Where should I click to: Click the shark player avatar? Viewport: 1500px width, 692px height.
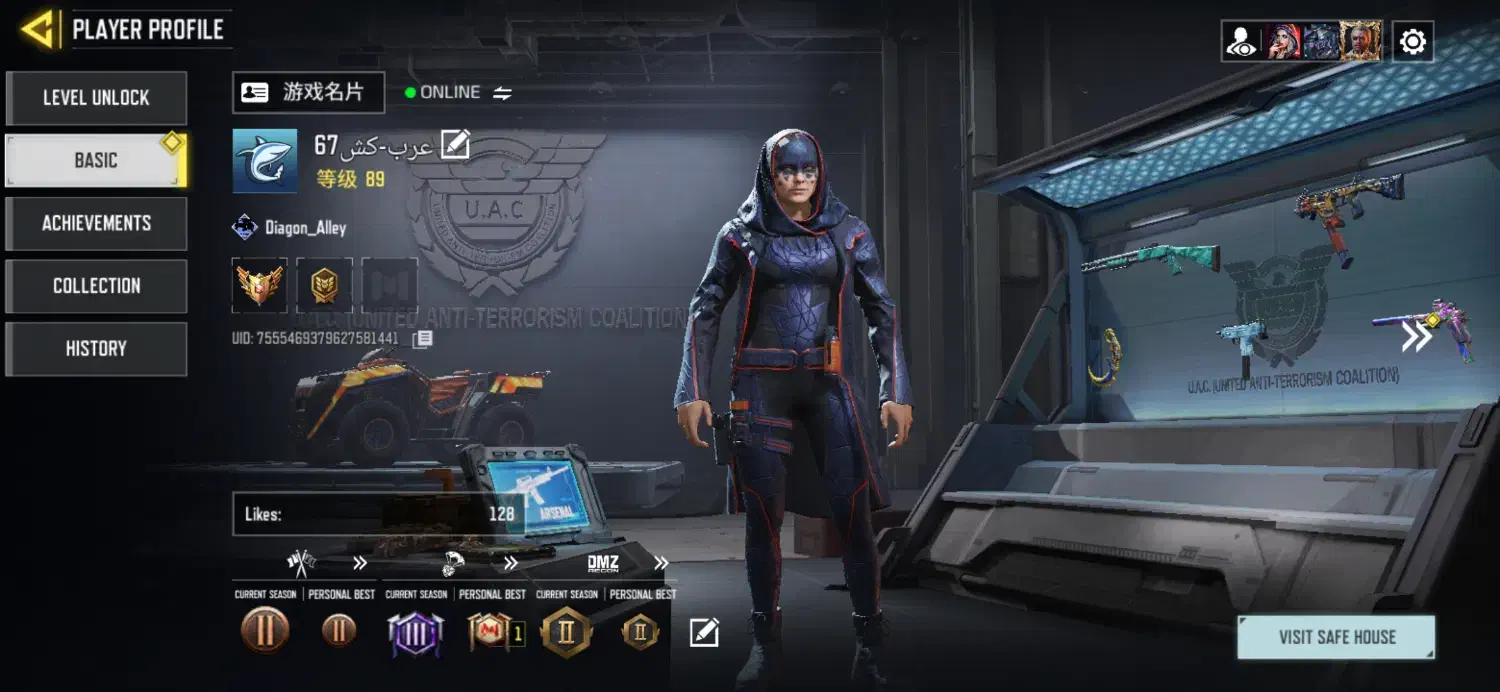tap(265, 160)
